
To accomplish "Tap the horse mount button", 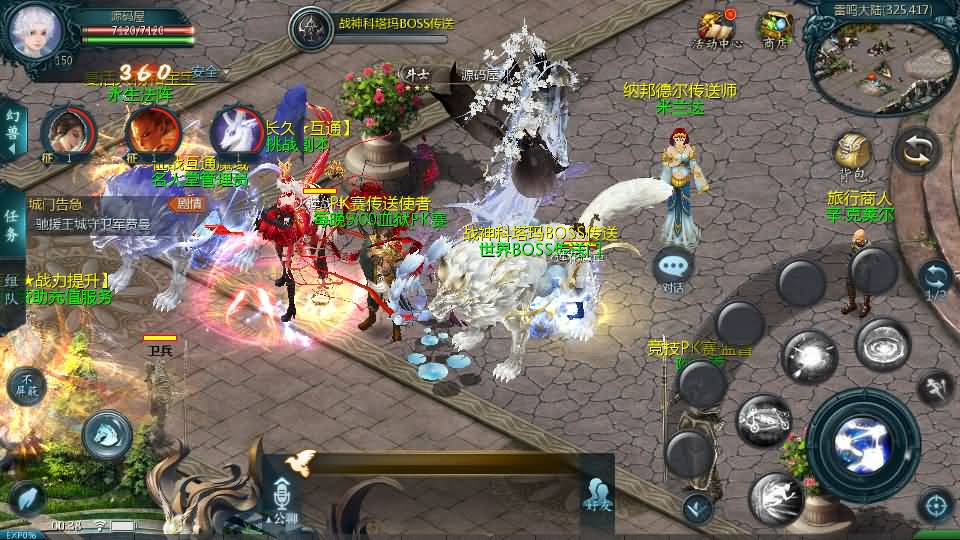I will [106, 433].
